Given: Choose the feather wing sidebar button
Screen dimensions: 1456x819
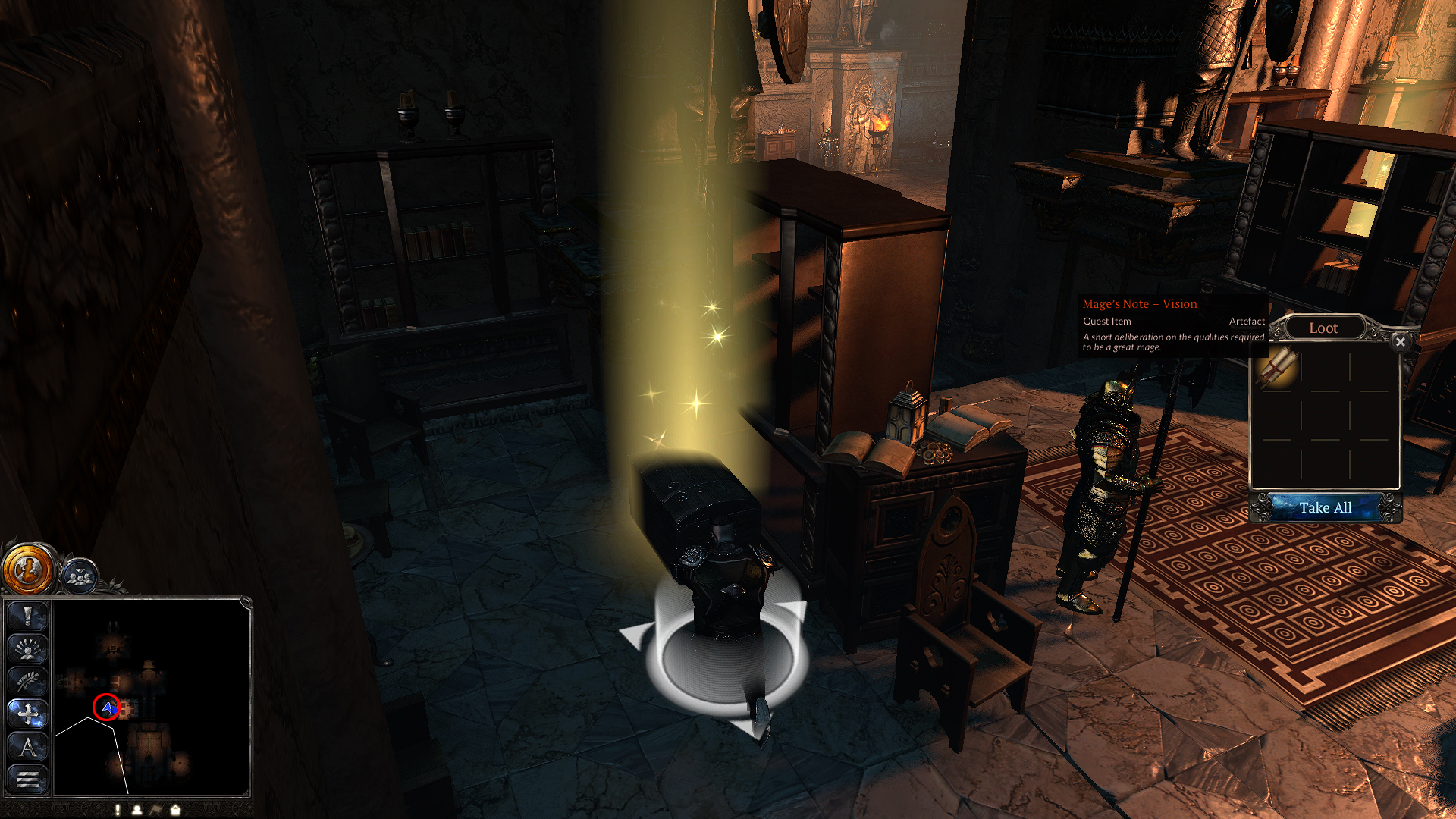Looking at the screenshot, I should point(28,682).
